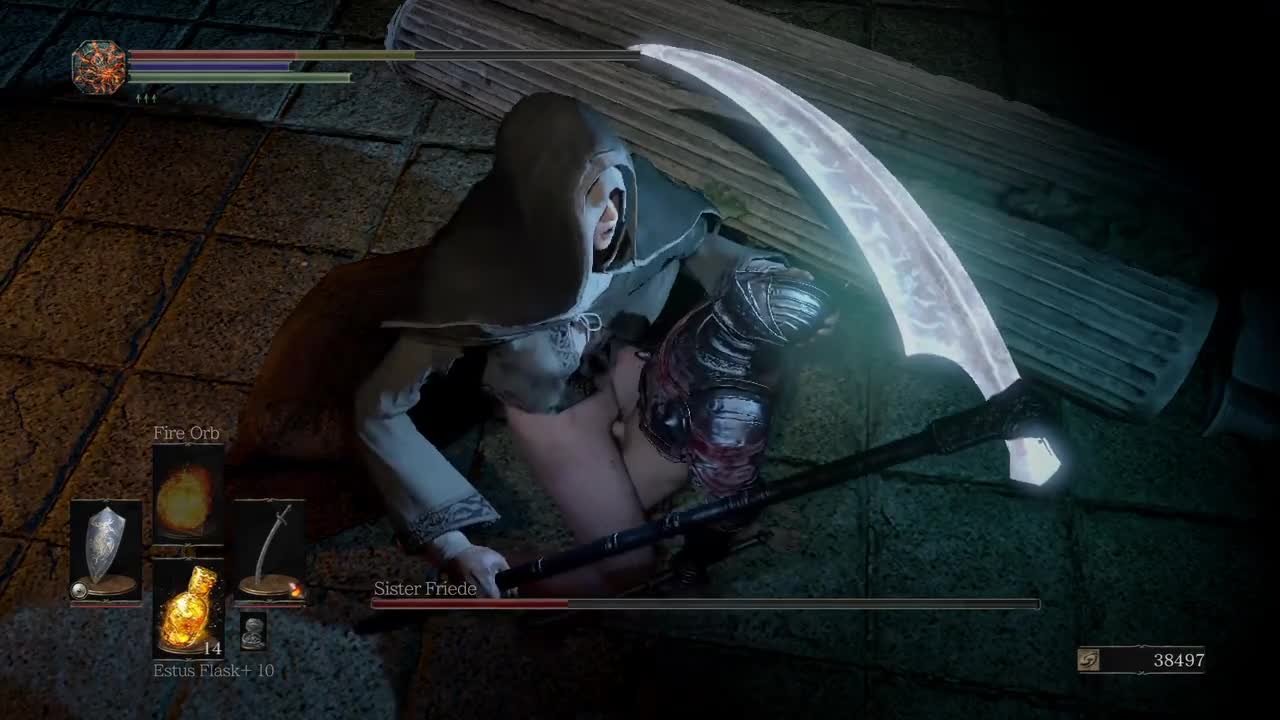This screenshot has width=1280, height=720.
Task: Choose the curved sword right-hand slot
Action: pos(269,550)
